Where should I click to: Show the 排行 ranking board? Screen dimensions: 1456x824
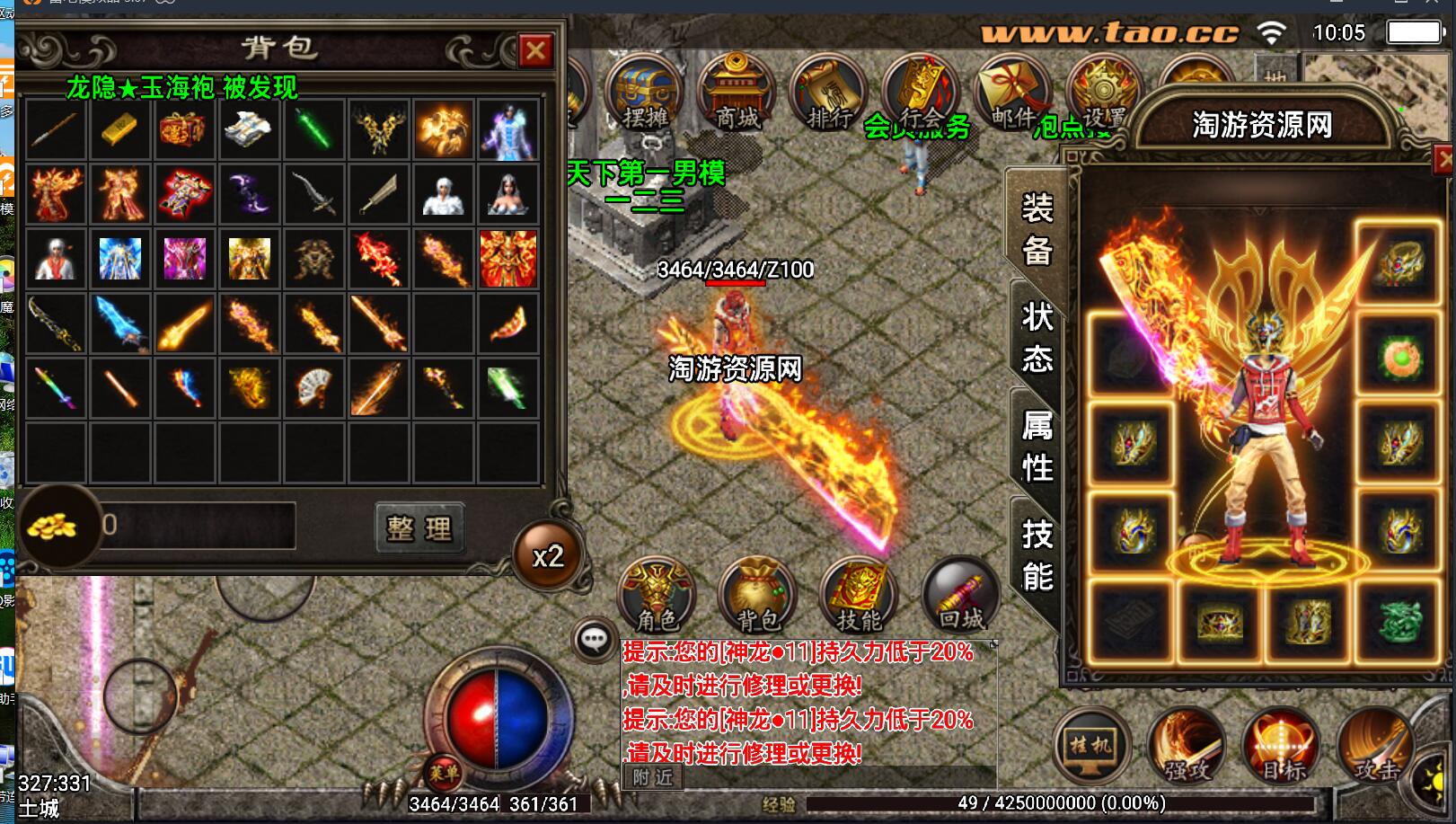(827, 94)
